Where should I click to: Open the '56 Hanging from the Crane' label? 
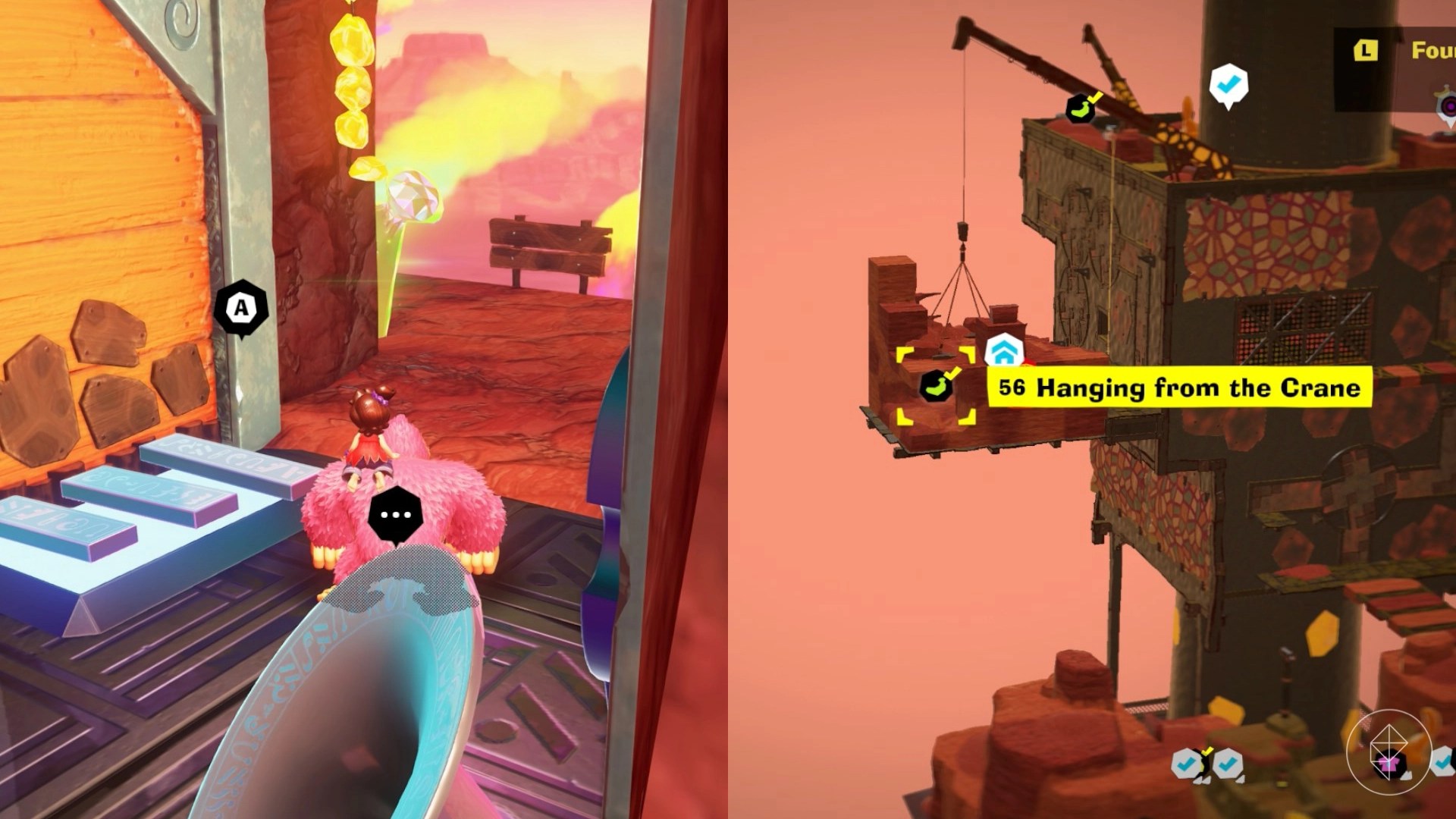pyautogui.click(x=1179, y=388)
